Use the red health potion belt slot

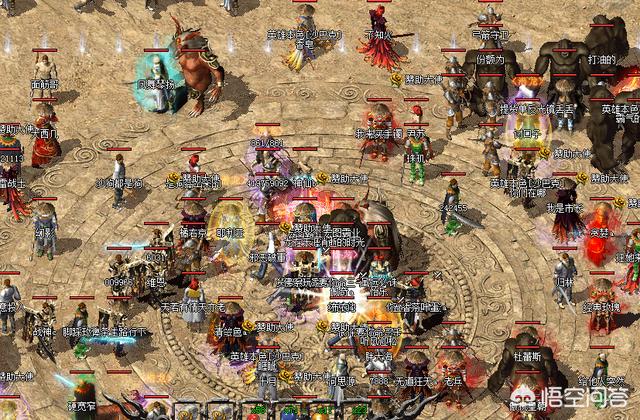tap(252, 415)
